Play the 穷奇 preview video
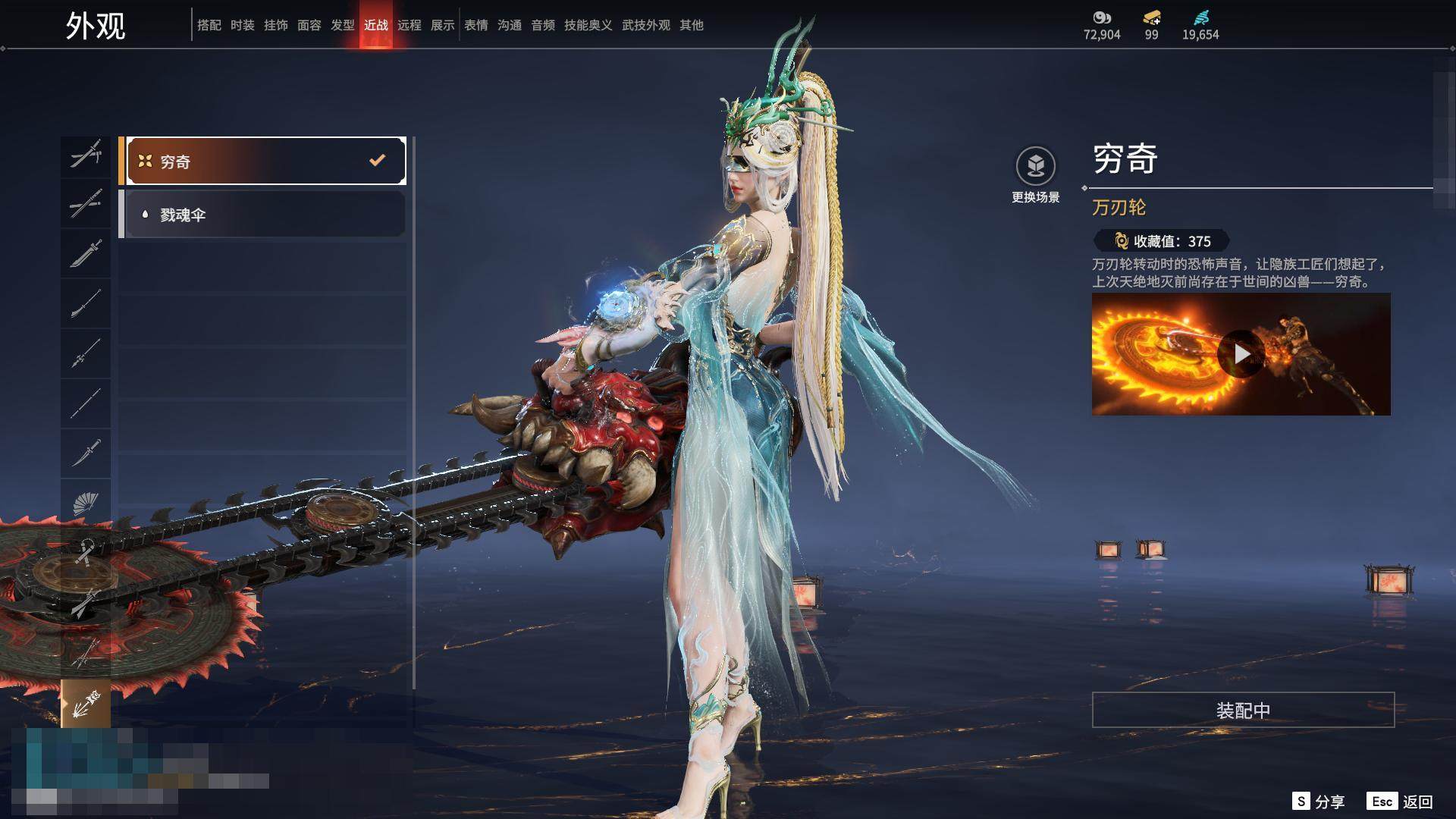Viewport: 1456px width, 819px height. [1241, 354]
